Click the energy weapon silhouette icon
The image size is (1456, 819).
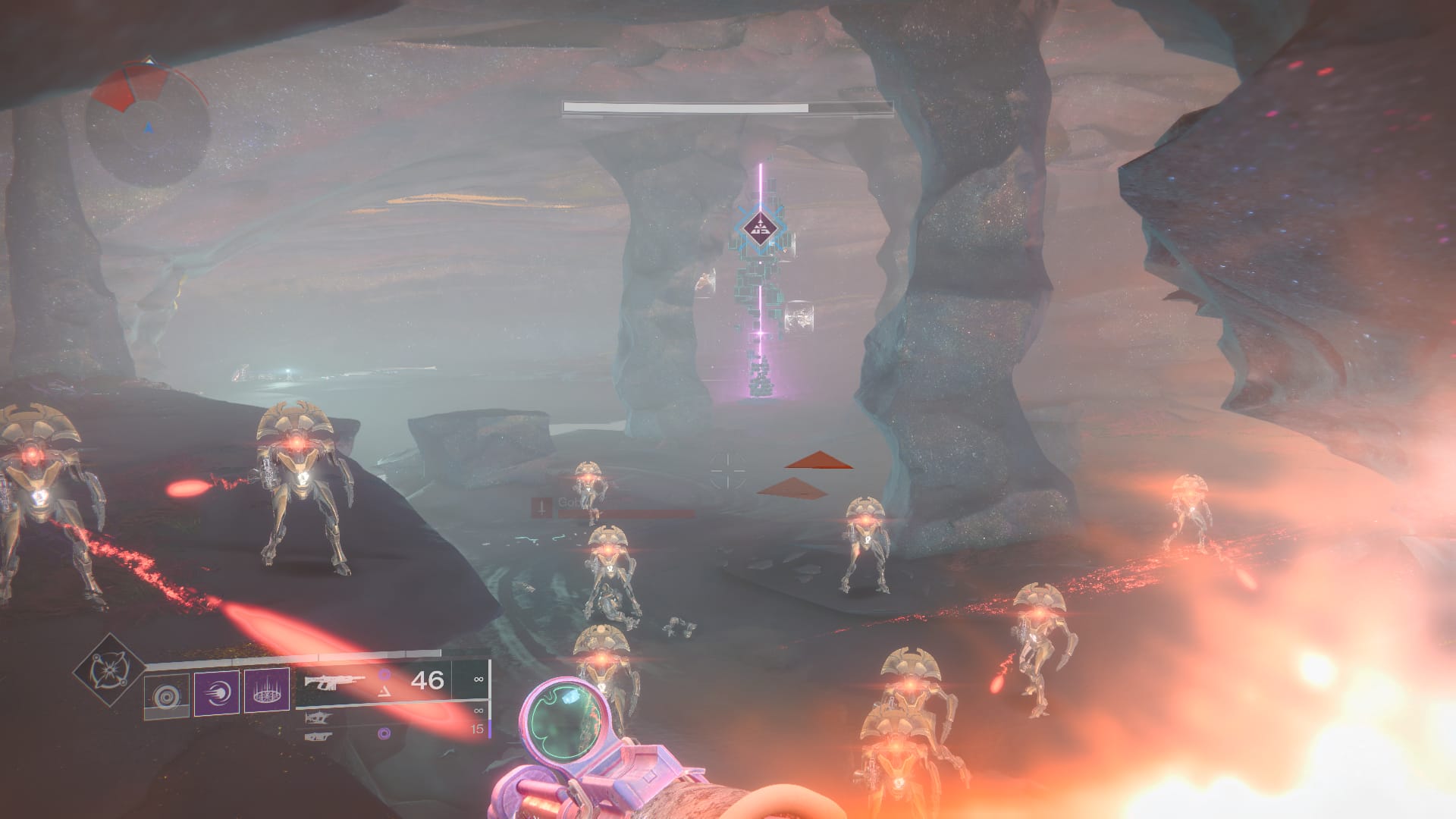[318, 717]
